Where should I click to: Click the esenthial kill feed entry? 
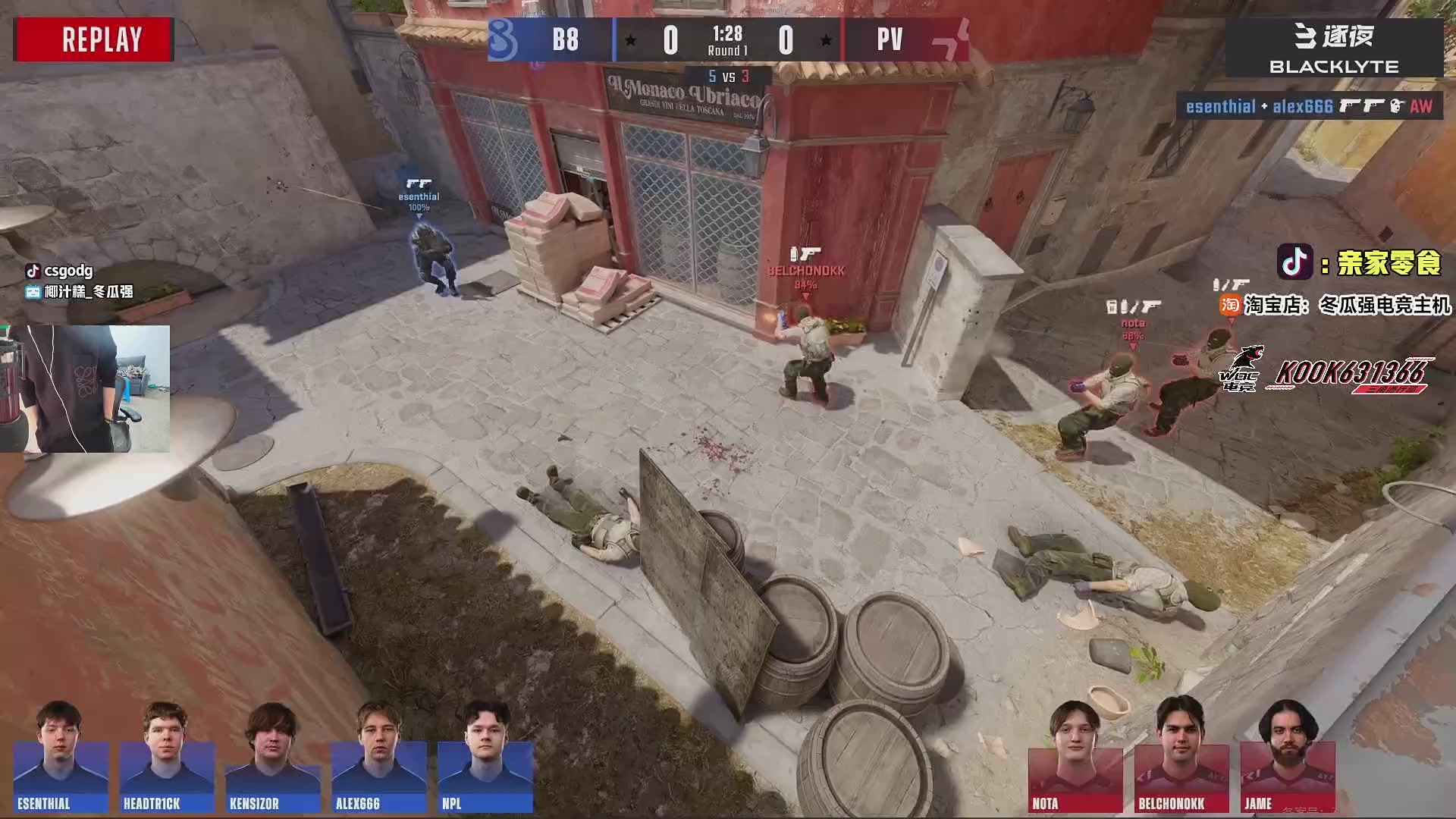click(1310, 107)
